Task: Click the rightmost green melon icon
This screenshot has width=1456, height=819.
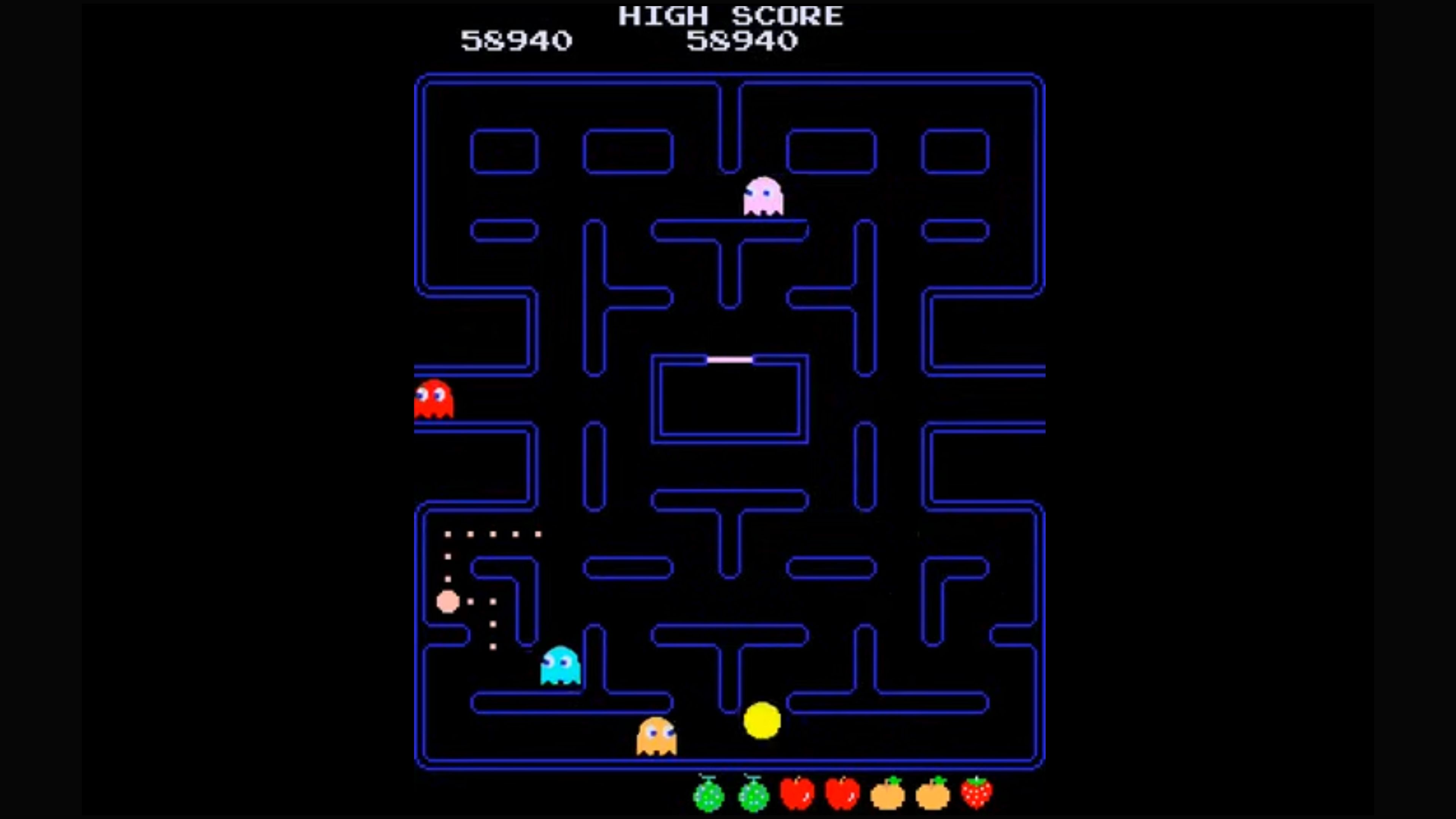Action: (x=753, y=794)
